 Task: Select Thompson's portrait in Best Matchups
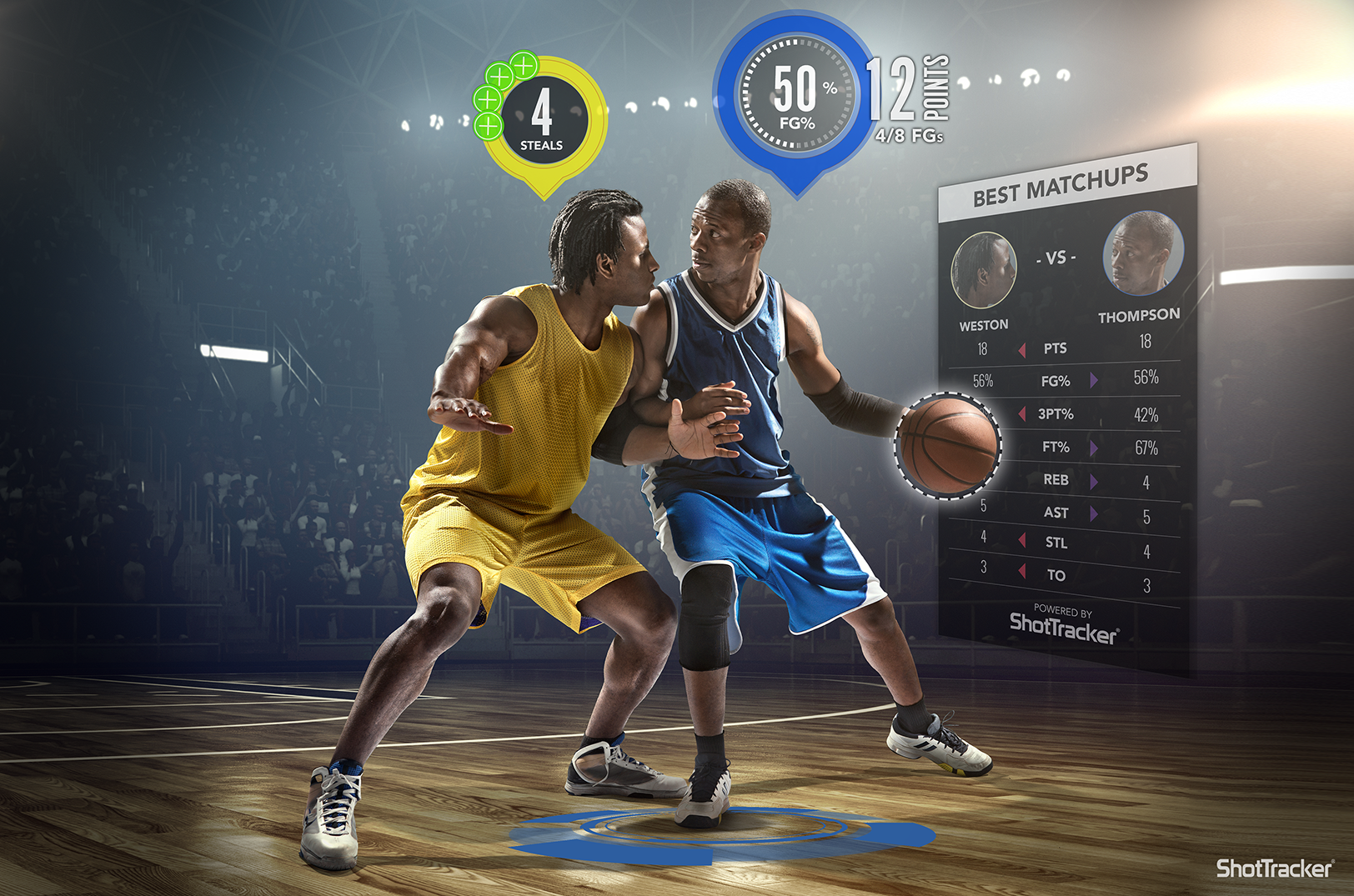1143,253
